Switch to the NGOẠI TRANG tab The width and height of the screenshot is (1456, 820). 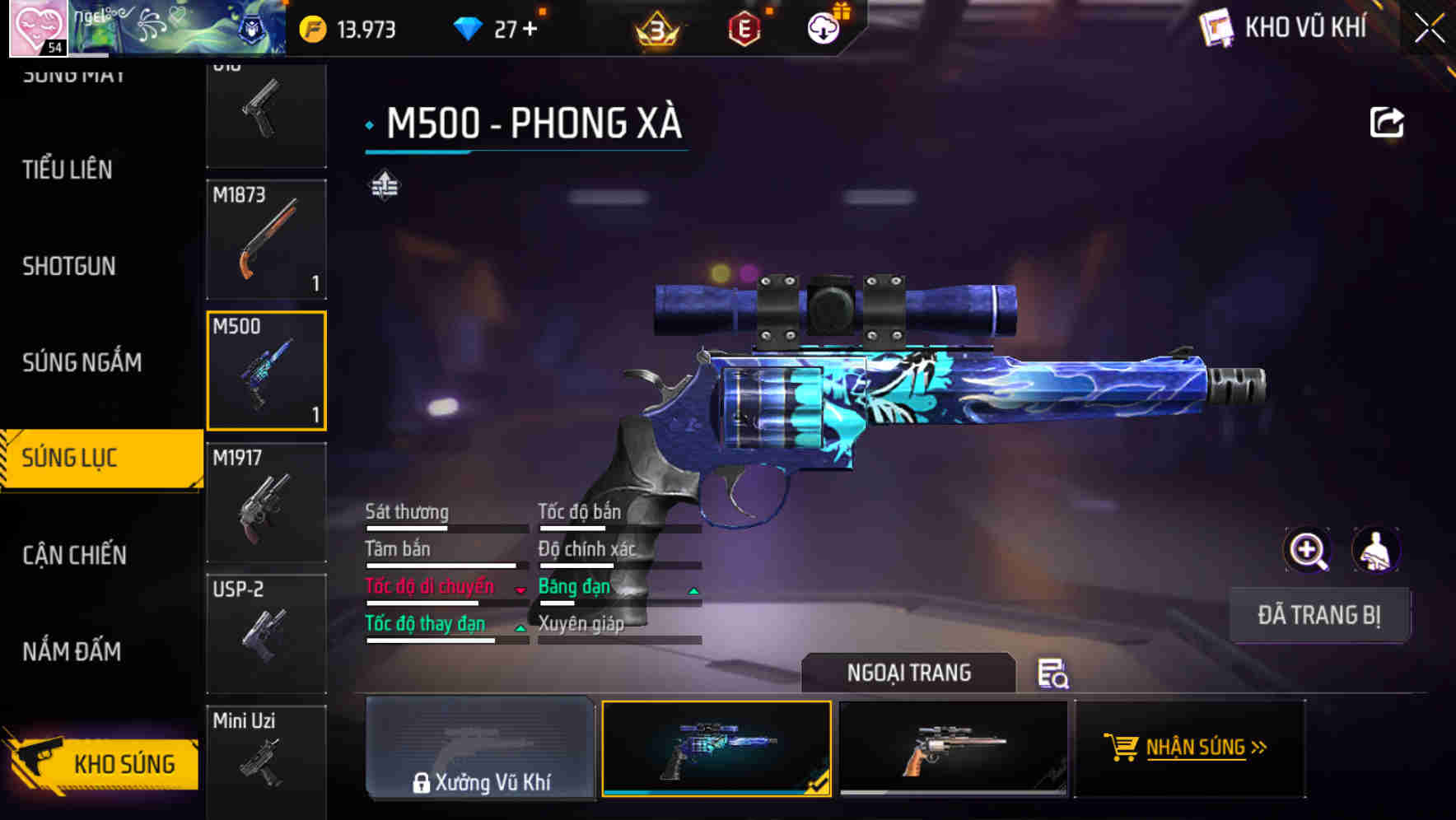point(909,673)
